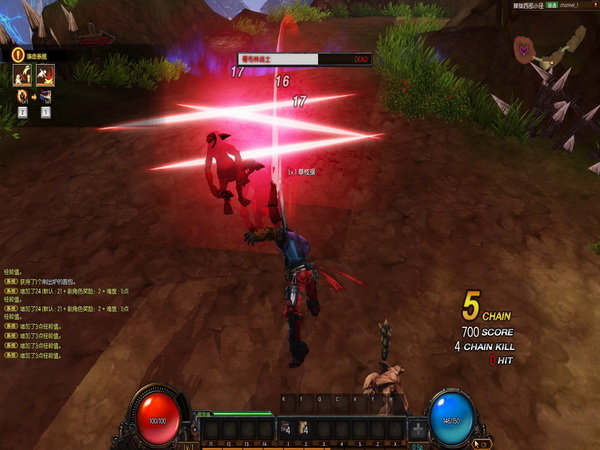Click the first item in hotbar slot 1
Viewport: 600px width, 450px height.
tap(286, 428)
